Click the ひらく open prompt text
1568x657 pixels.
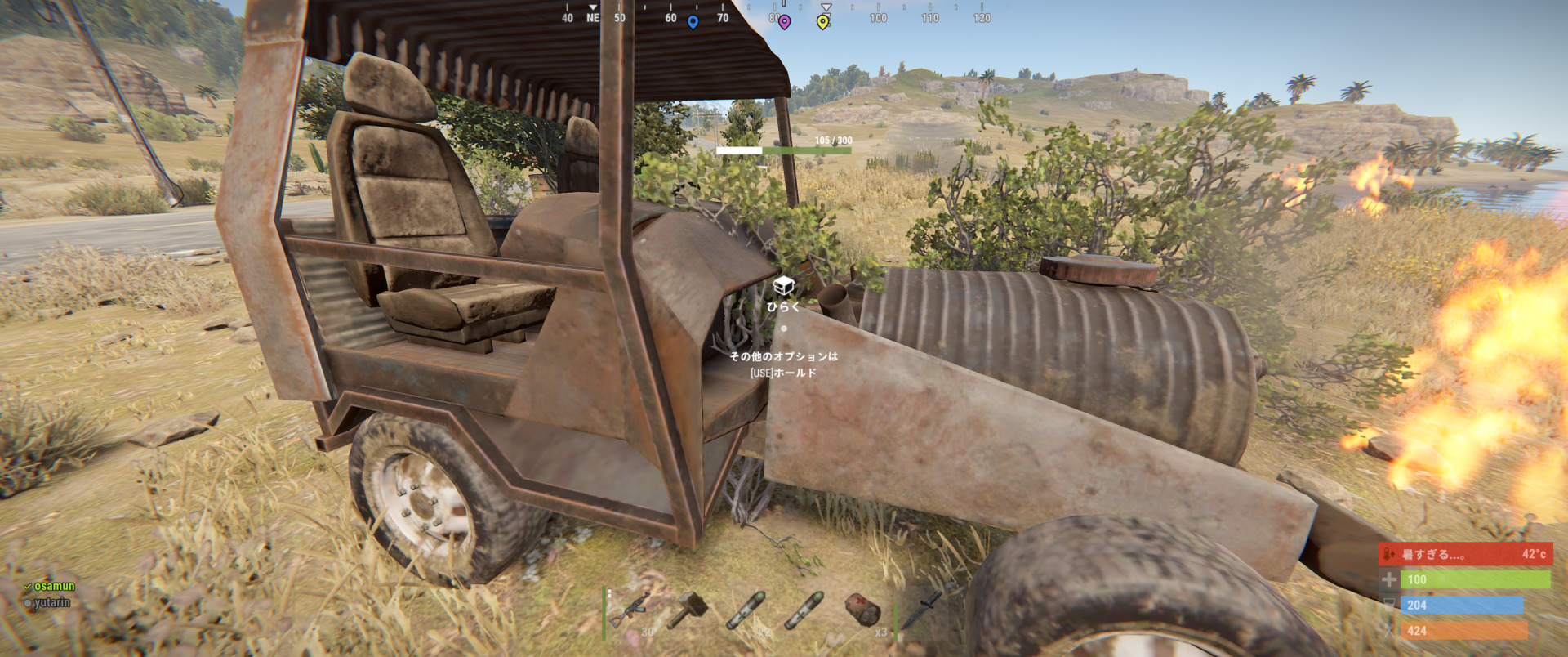(x=784, y=307)
